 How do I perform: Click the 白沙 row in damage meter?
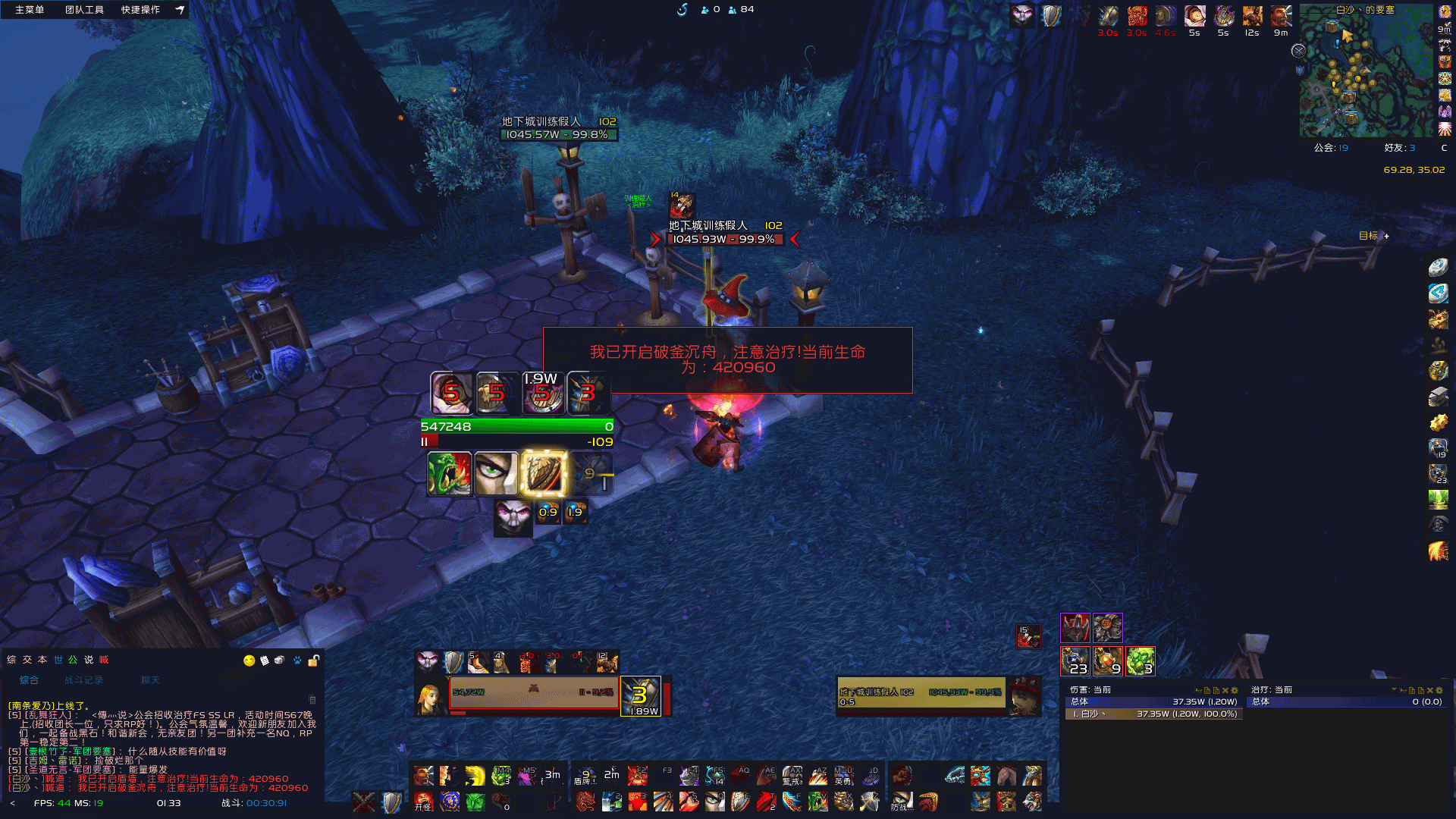pyautogui.click(x=1153, y=714)
